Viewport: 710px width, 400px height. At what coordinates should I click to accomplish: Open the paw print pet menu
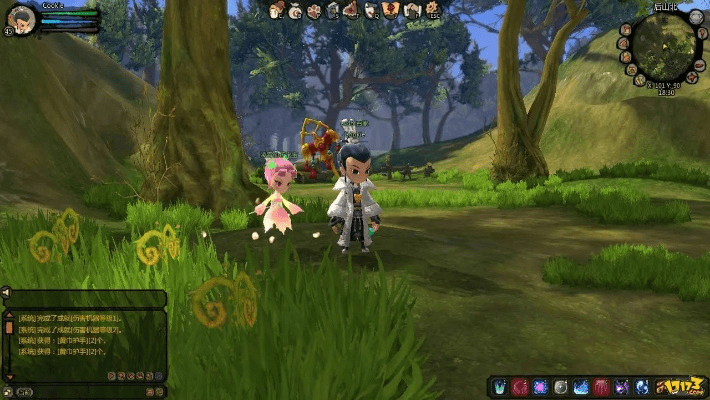(x=313, y=10)
